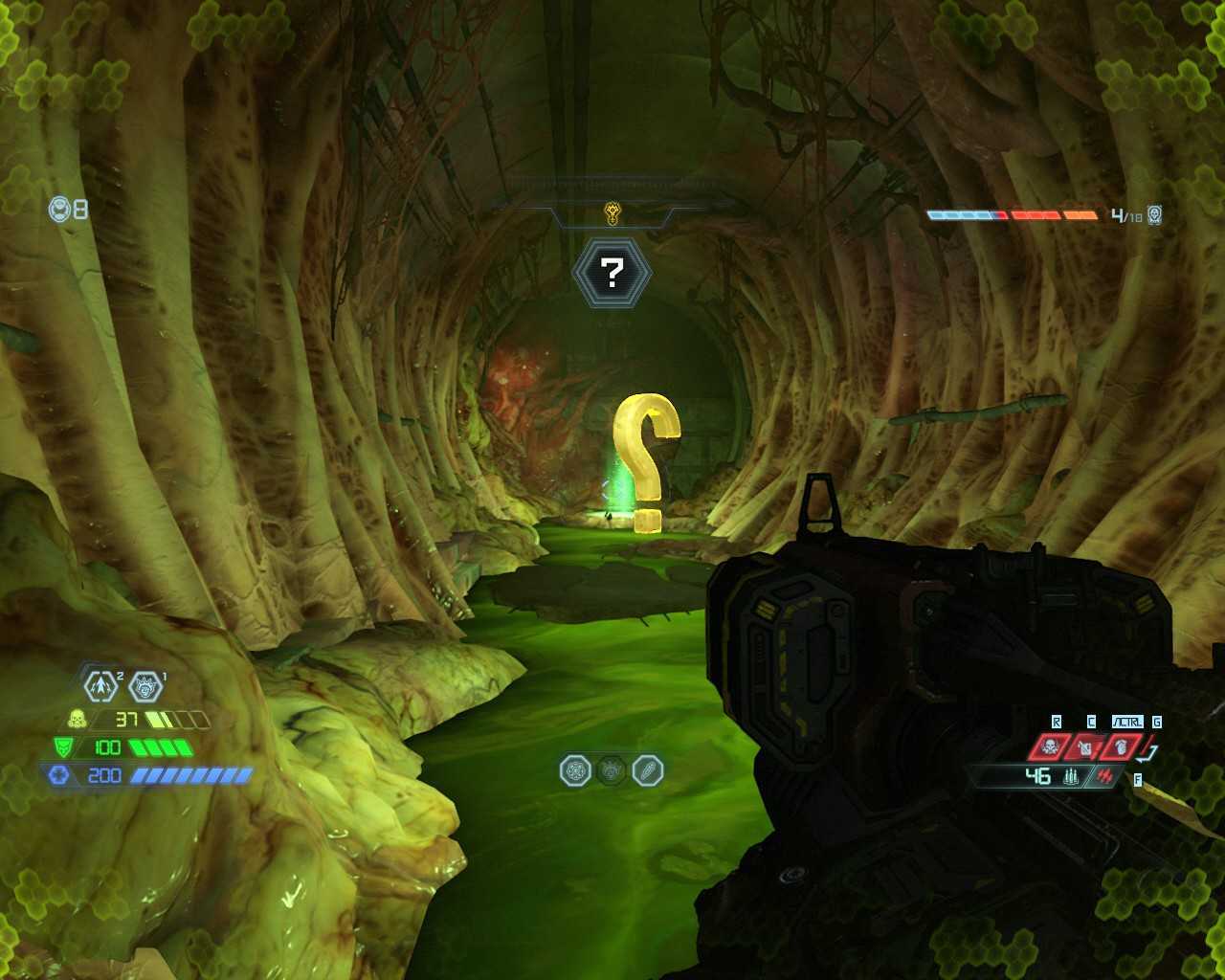Viewport: 1225px width, 980px height.
Task: Click the dimmed middle rune hexagon
Action: 612,770
